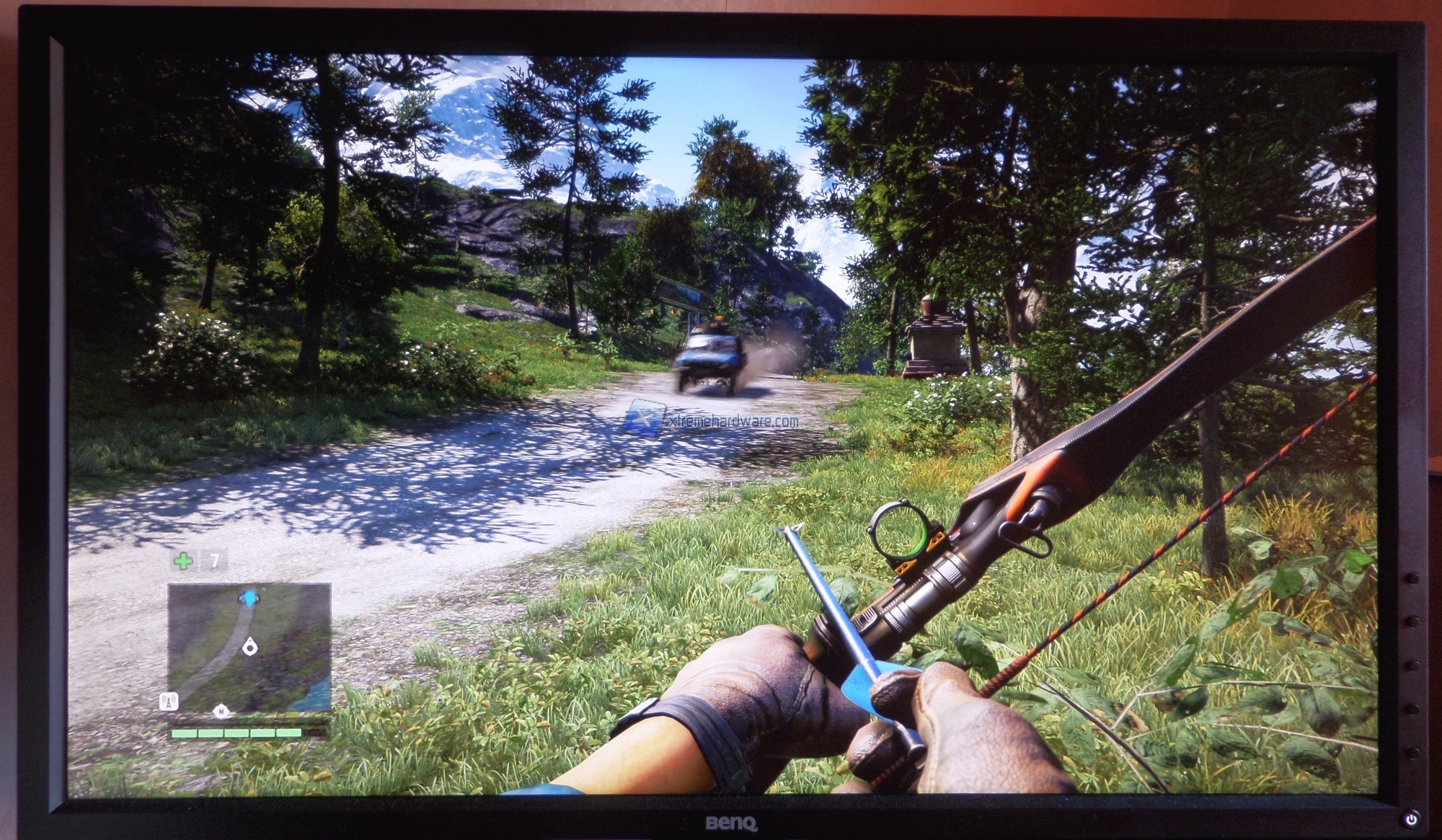Screen dimensions: 1442x840
Task: Click the monitor's power button
Action: click(x=1410, y=818)
